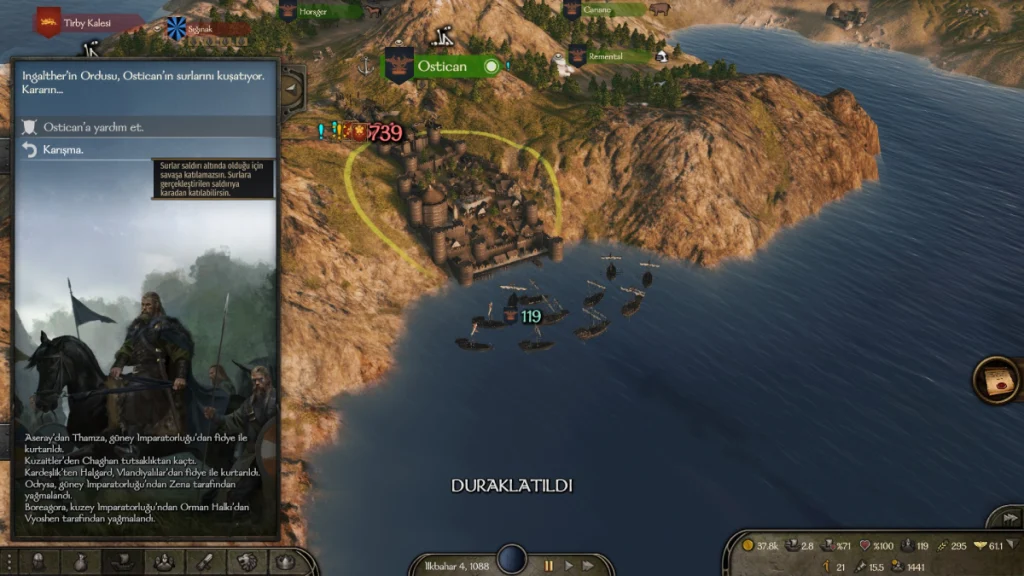This screenshot has height=576, width=1024.
Task: Open the kingdom crown icon
Action: 285,561
